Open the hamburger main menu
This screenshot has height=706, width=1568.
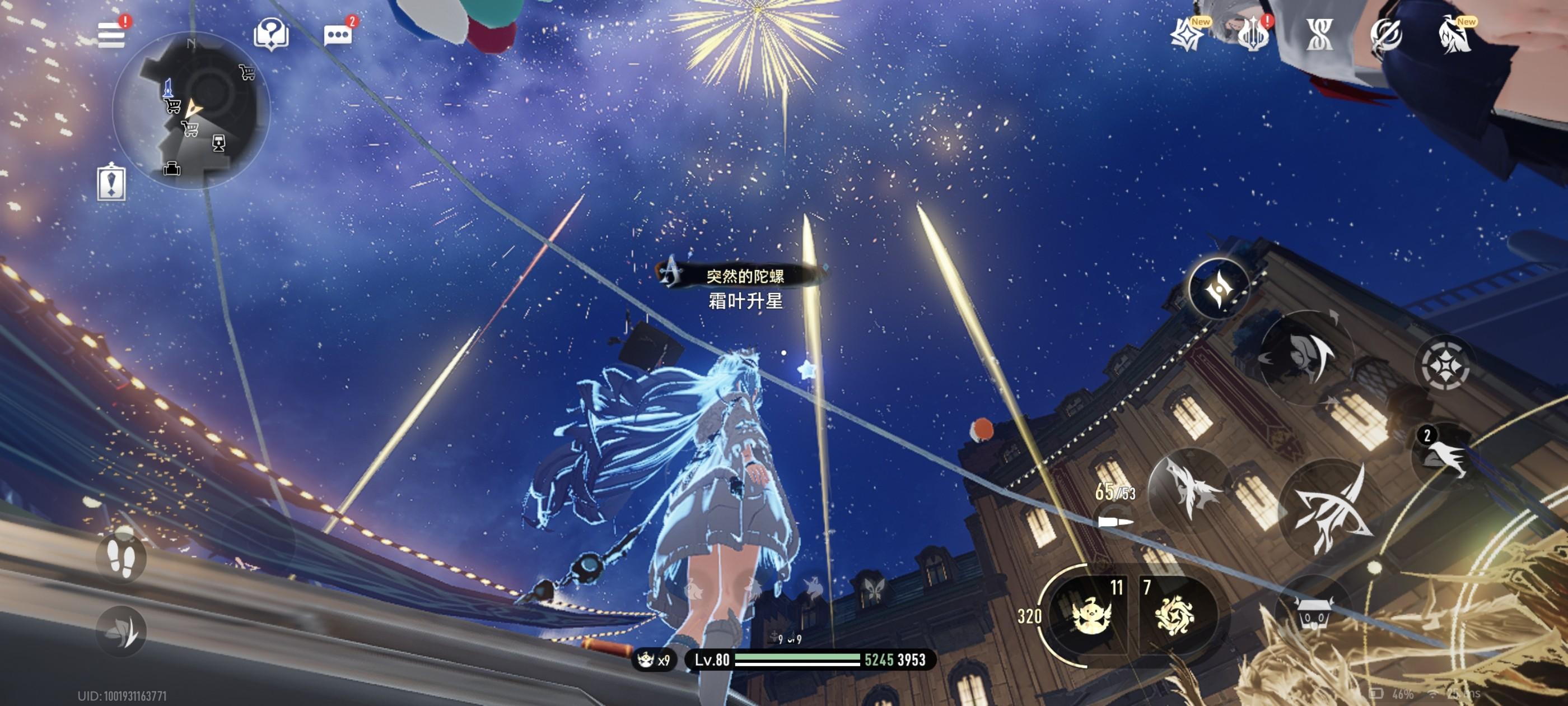111,35
